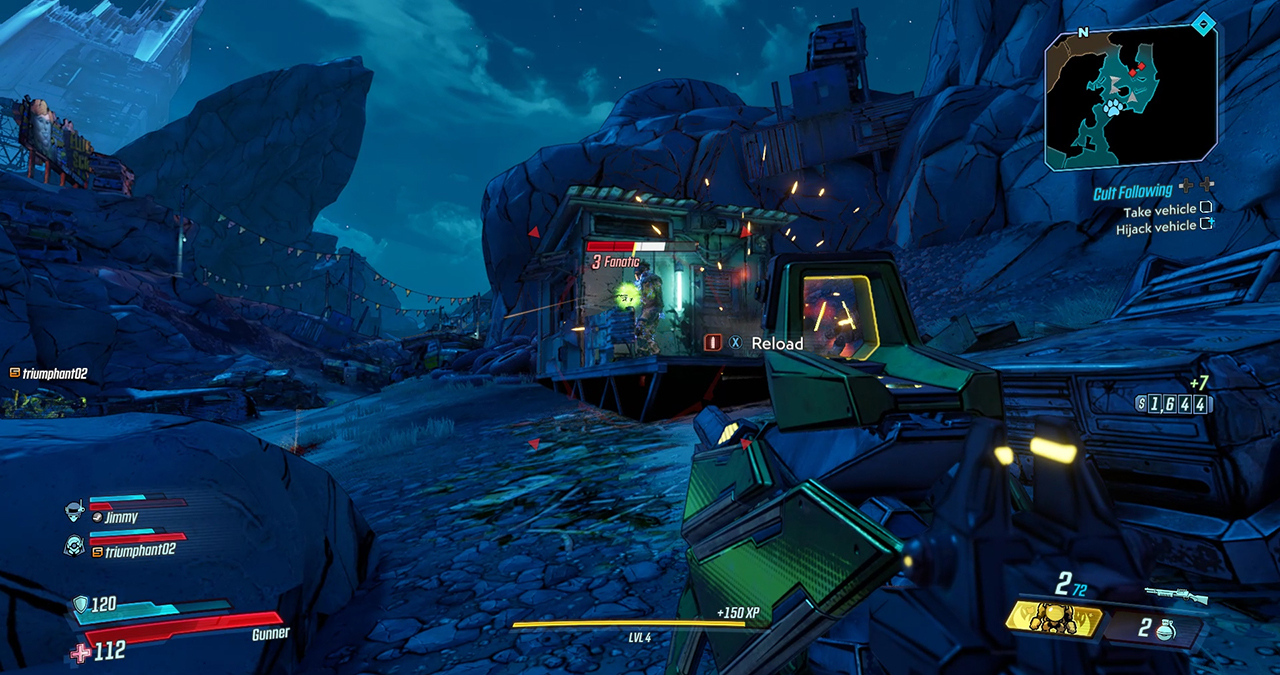Click the health cross icon beside 112
The width and height of the screenshot is (1280, 675).
pos(81,651)
